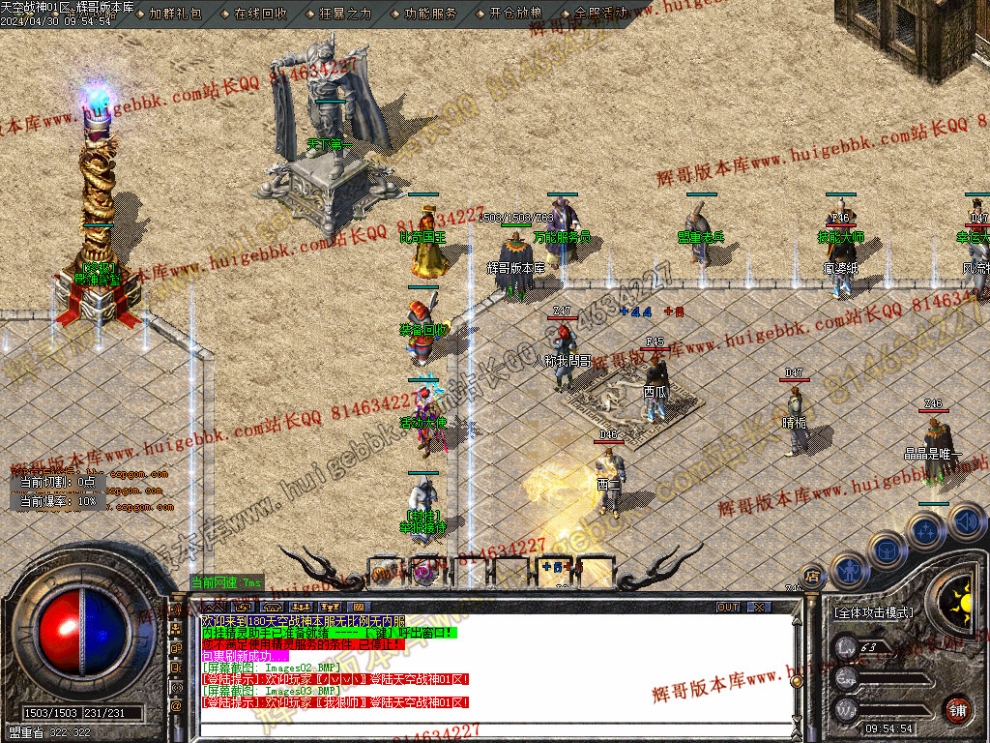Image resolution: width=990 pixels, height=743 pixels.
Task: Click the orange 店 shop button
Action: click(x=812, y=576)
